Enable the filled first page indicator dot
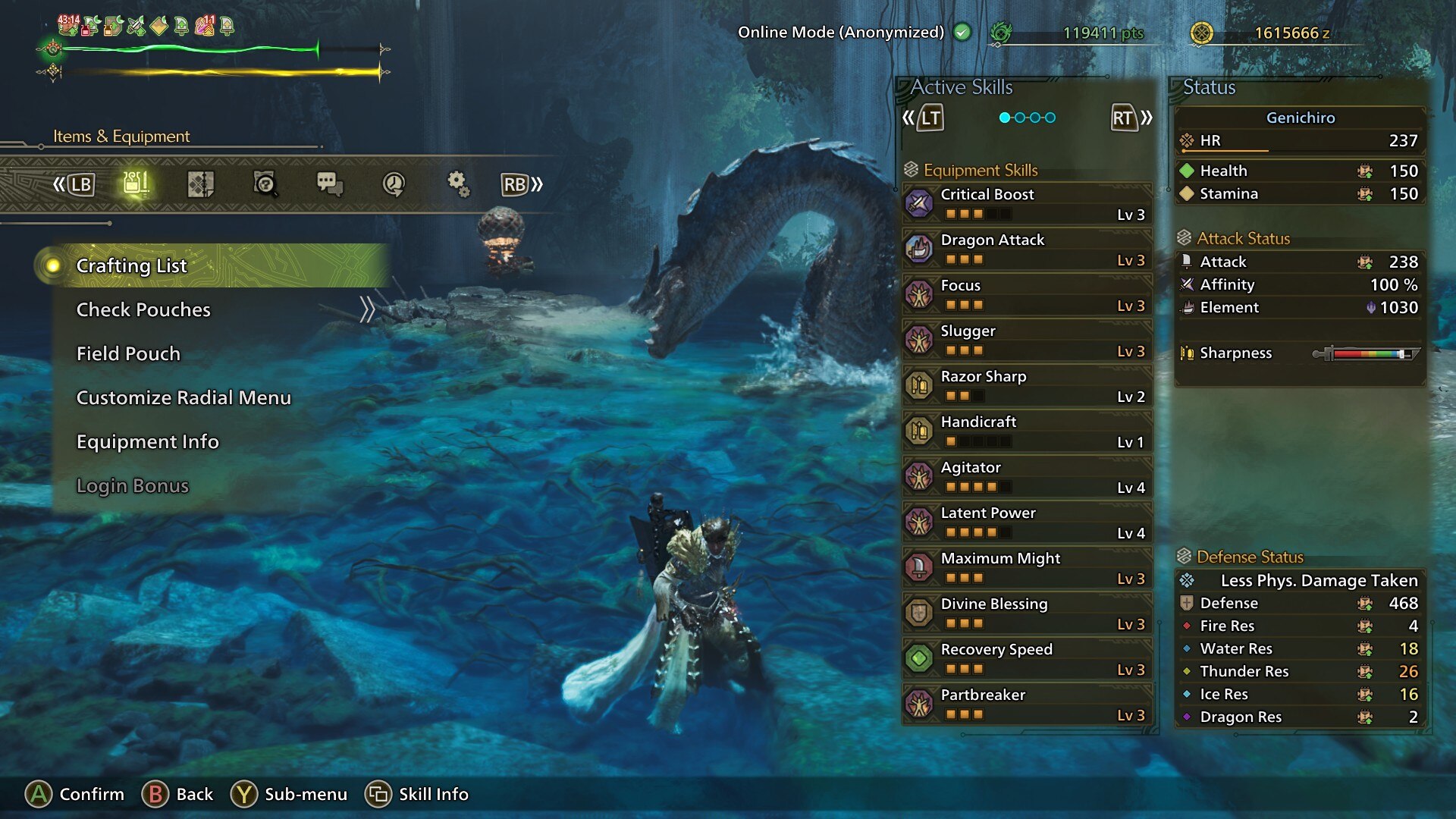The image size is (1456, 819). pos(1003,118)
